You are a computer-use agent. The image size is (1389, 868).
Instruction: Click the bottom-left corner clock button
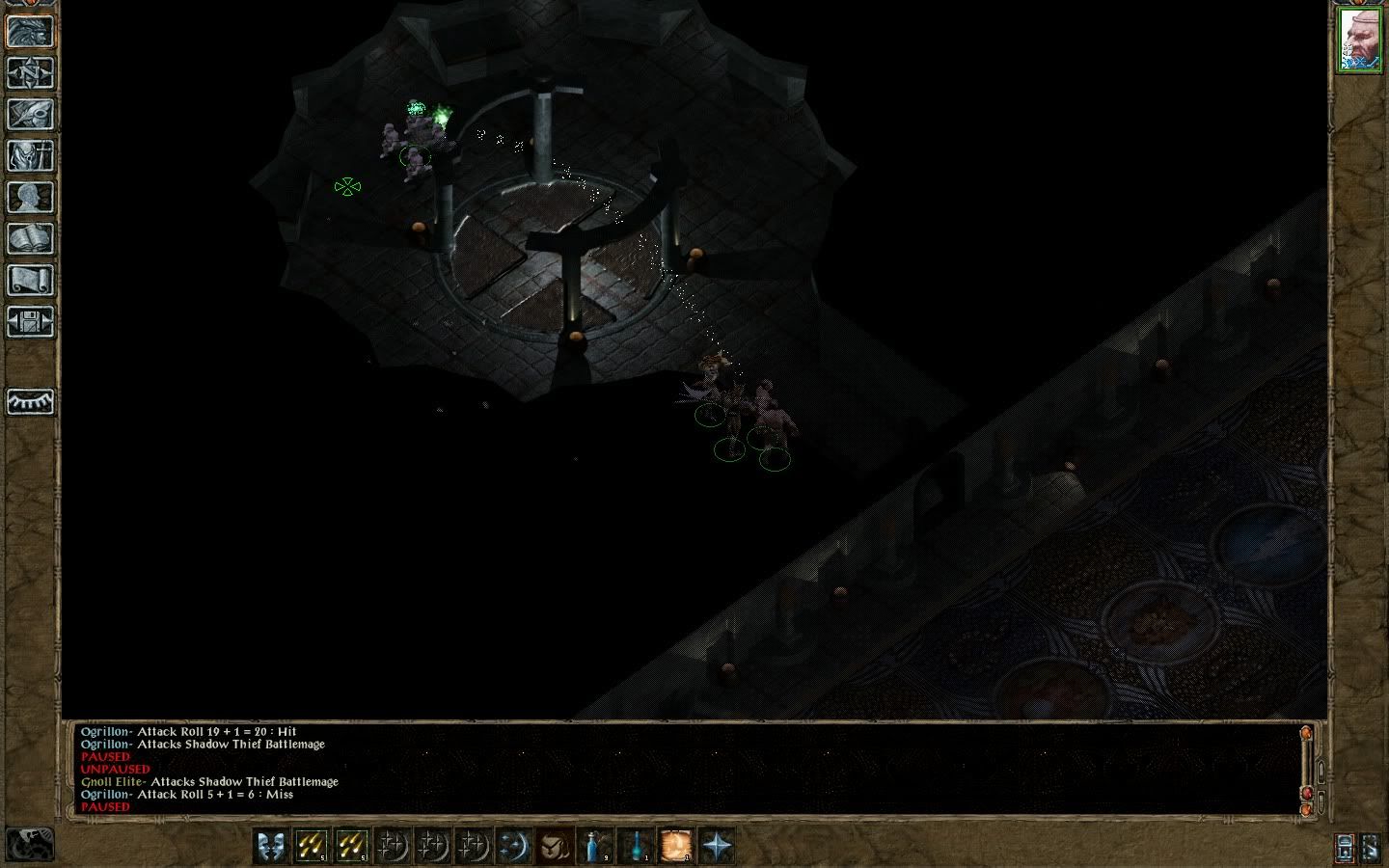pyautogui.click(x=29, y=845)
